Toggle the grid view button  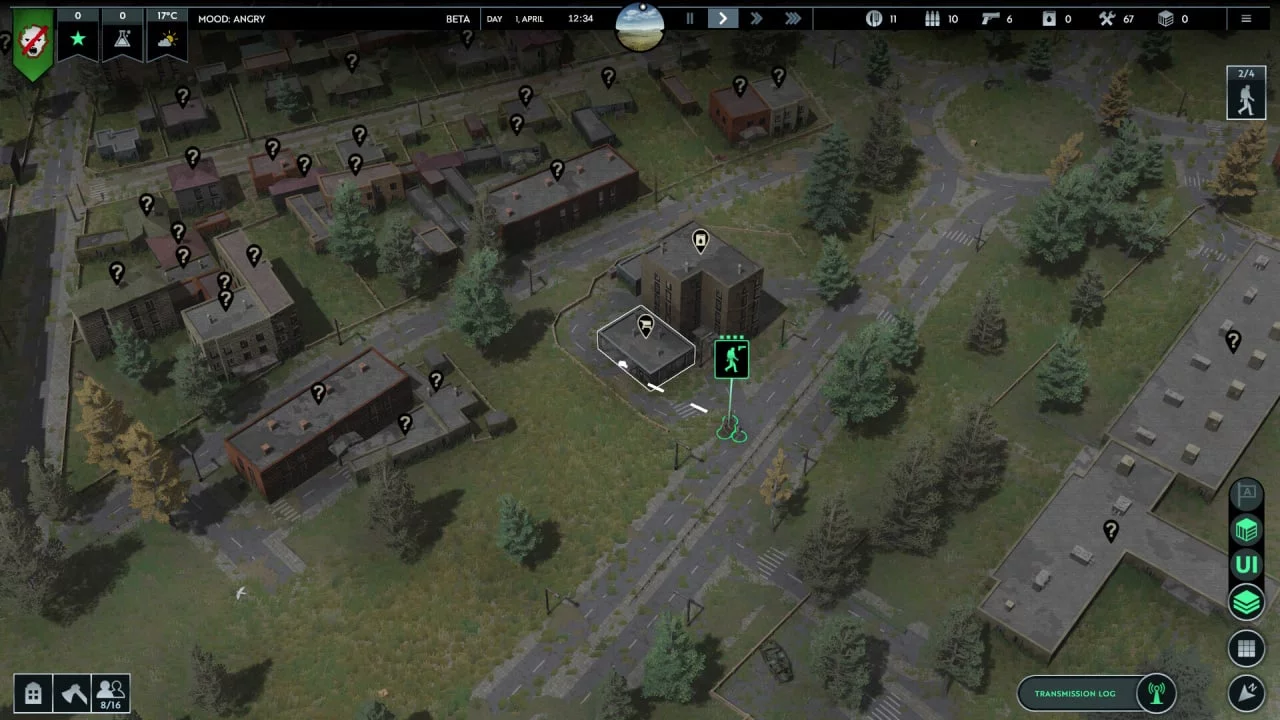pyautogui.click(x=1246, y=649)
